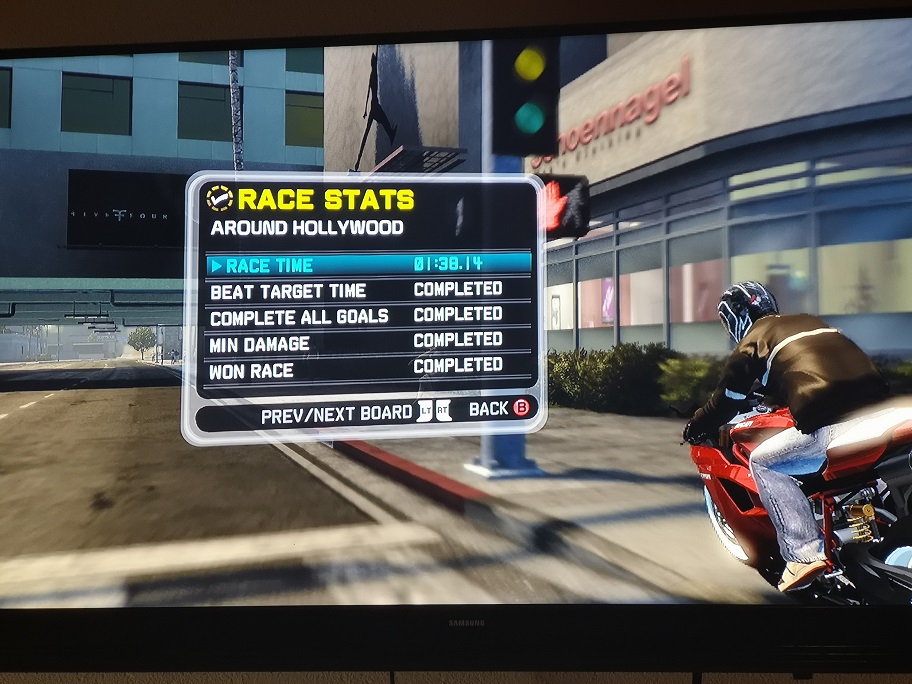
Task: Select the Race Time row
Action: 368,265
